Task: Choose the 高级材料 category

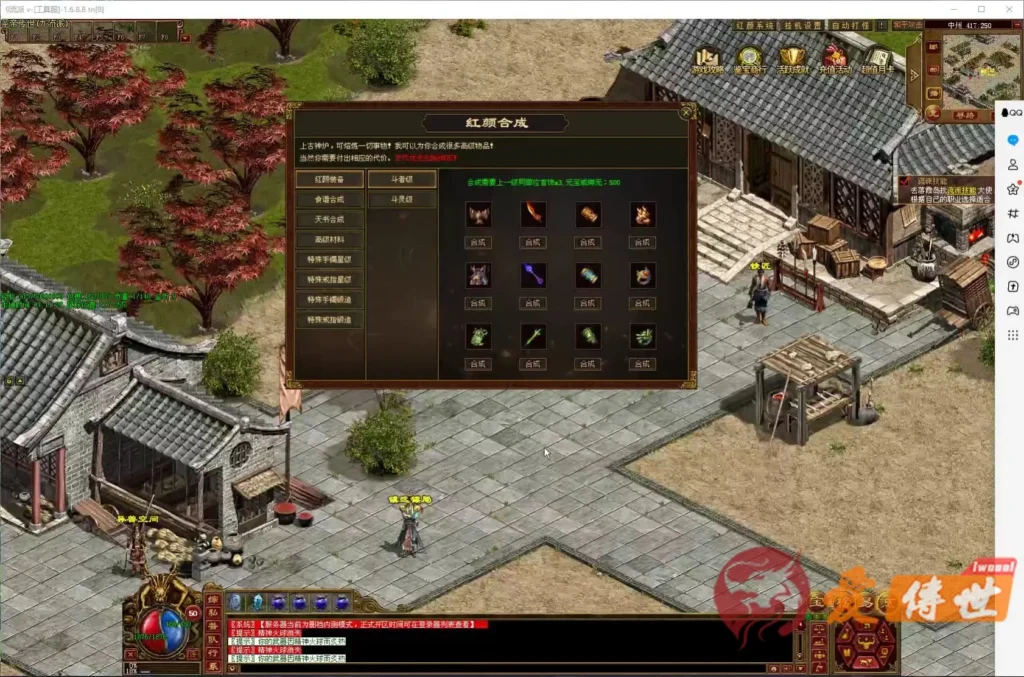Action: pyautogui.click(x=329, y=240)
